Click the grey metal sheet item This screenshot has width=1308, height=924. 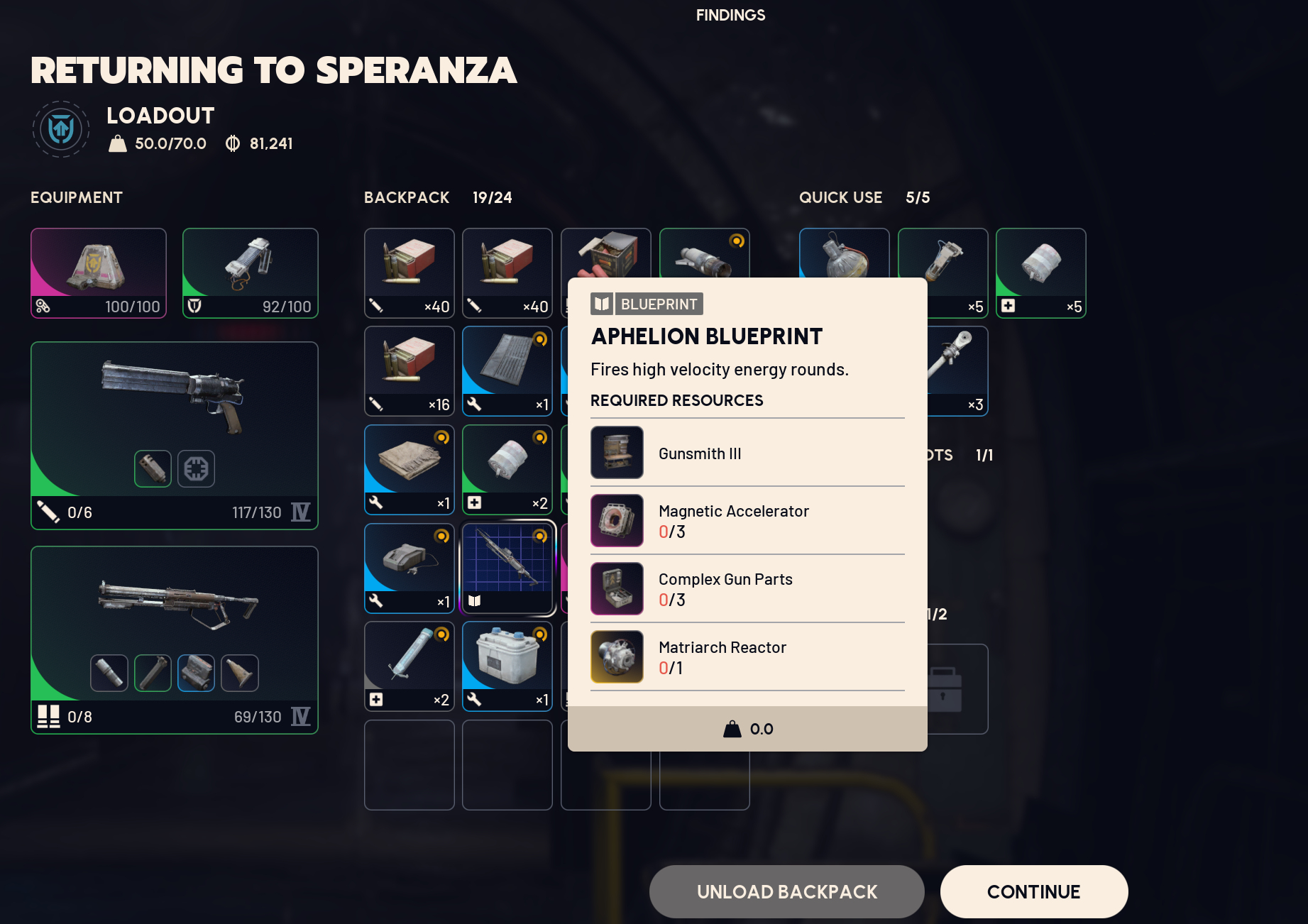click(507, 370)
